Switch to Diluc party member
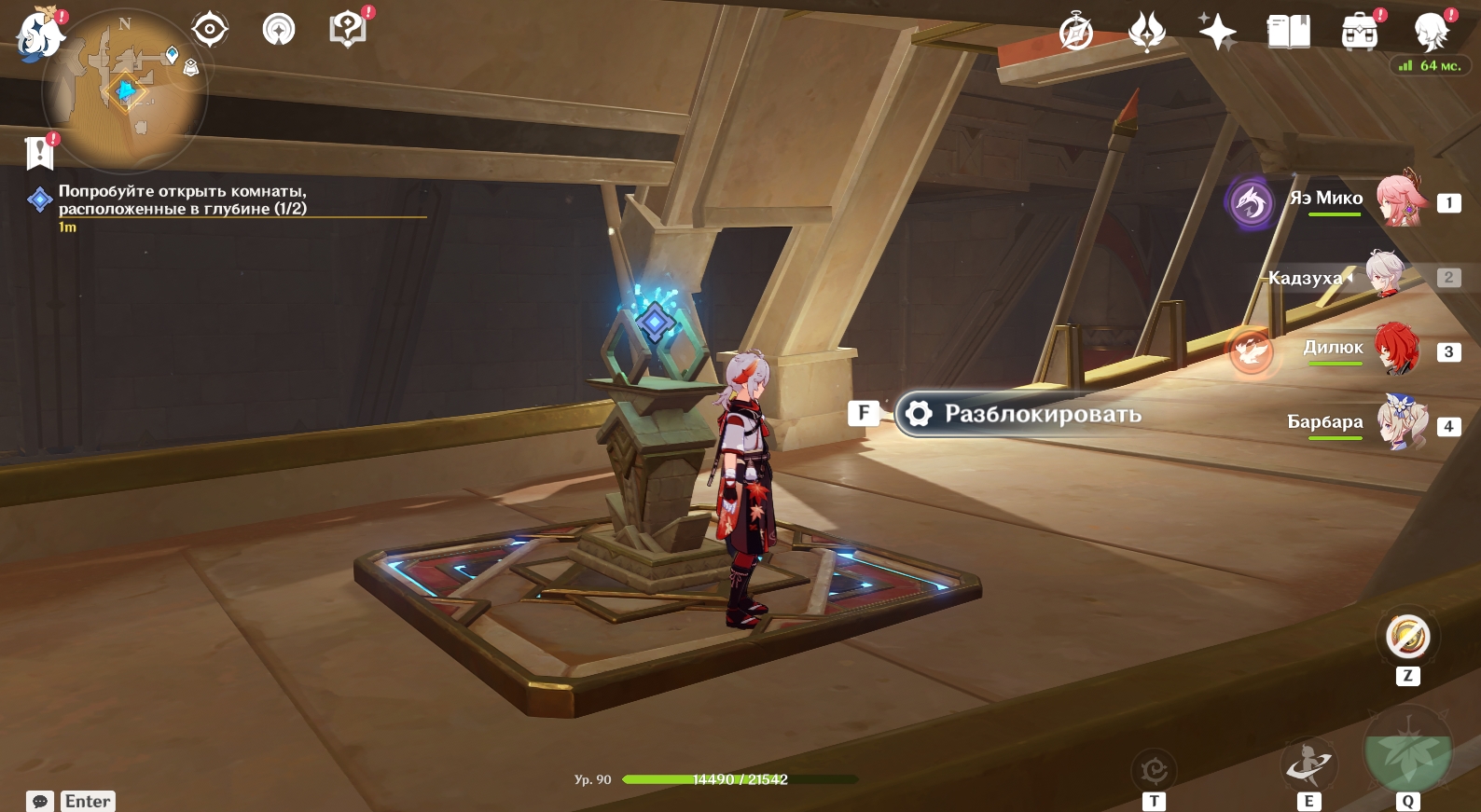Screen dimensions: 1481x812 [x=1396, y=350]
